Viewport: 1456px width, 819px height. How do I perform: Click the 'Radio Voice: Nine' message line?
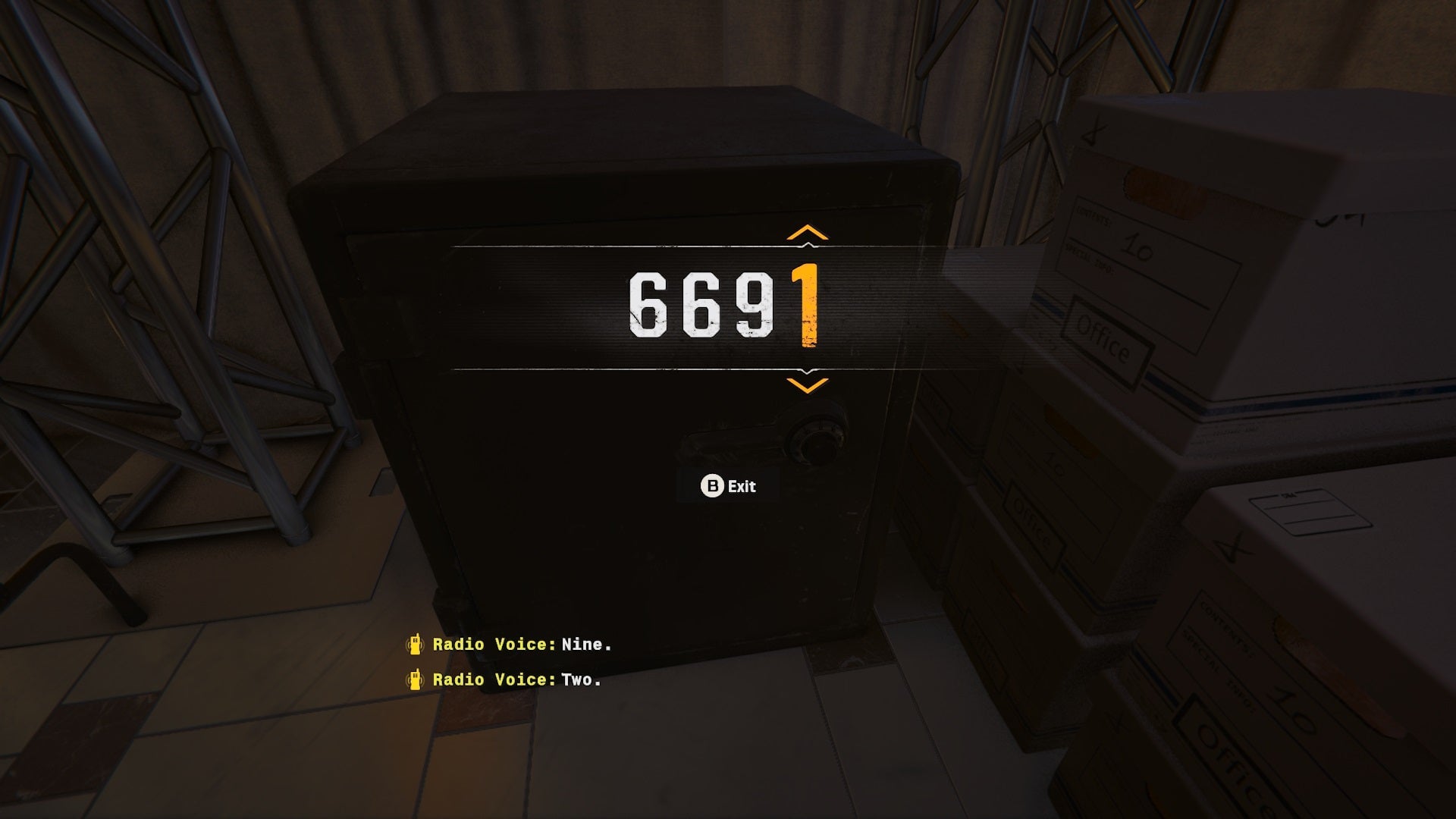pos(523,645)
